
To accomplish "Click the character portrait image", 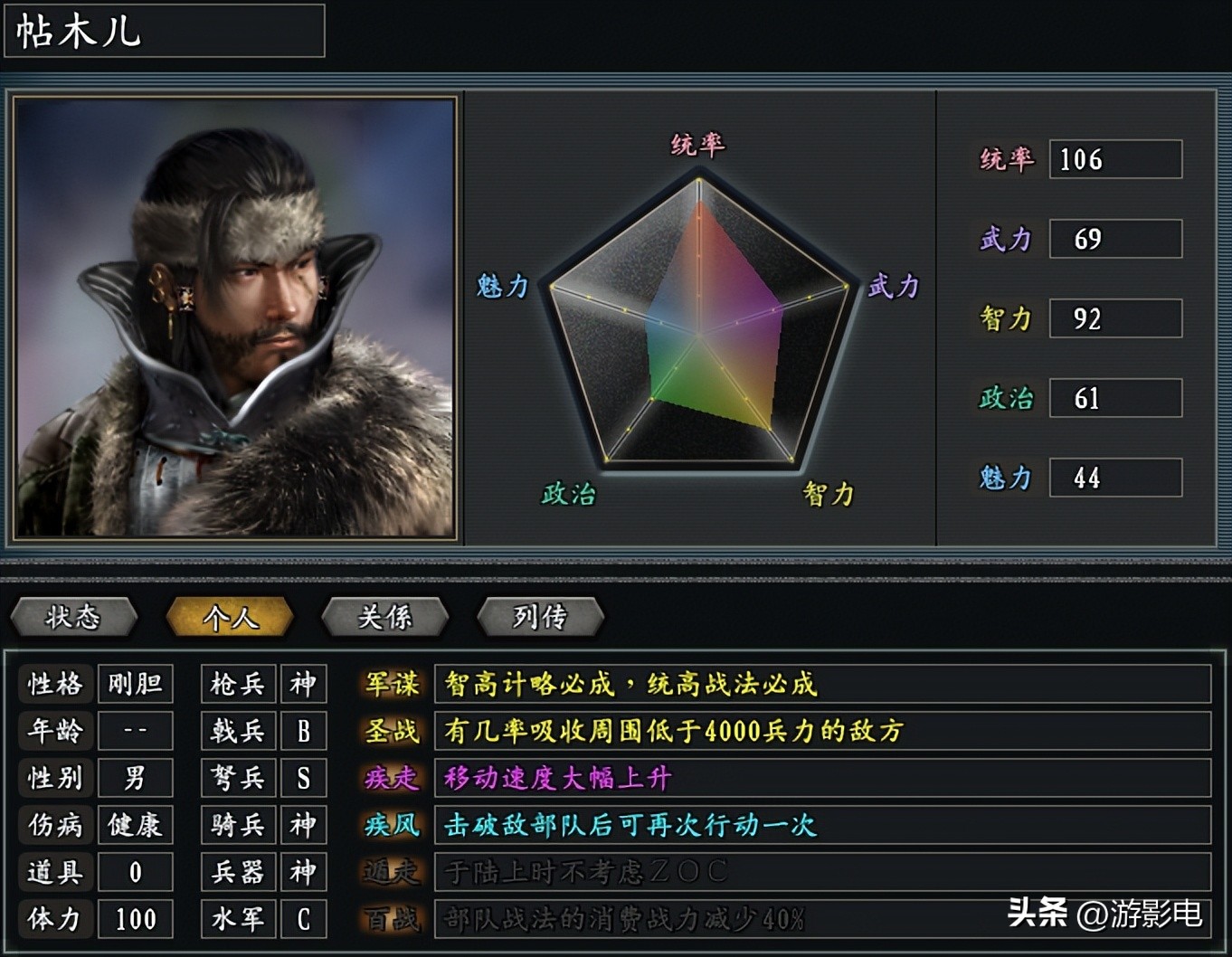I will coord(235,317).
